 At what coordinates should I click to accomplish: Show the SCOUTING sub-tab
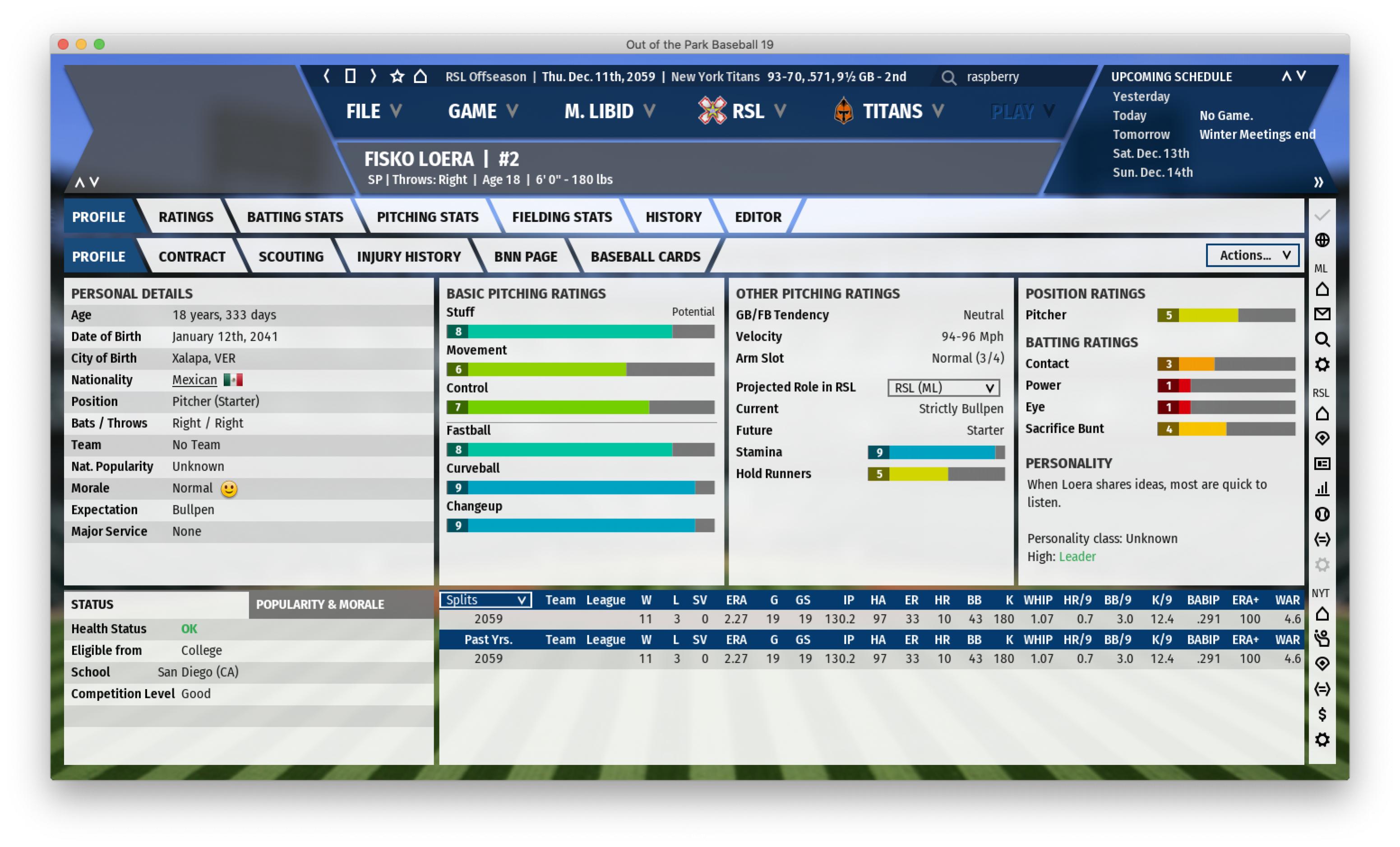point(291,256)
